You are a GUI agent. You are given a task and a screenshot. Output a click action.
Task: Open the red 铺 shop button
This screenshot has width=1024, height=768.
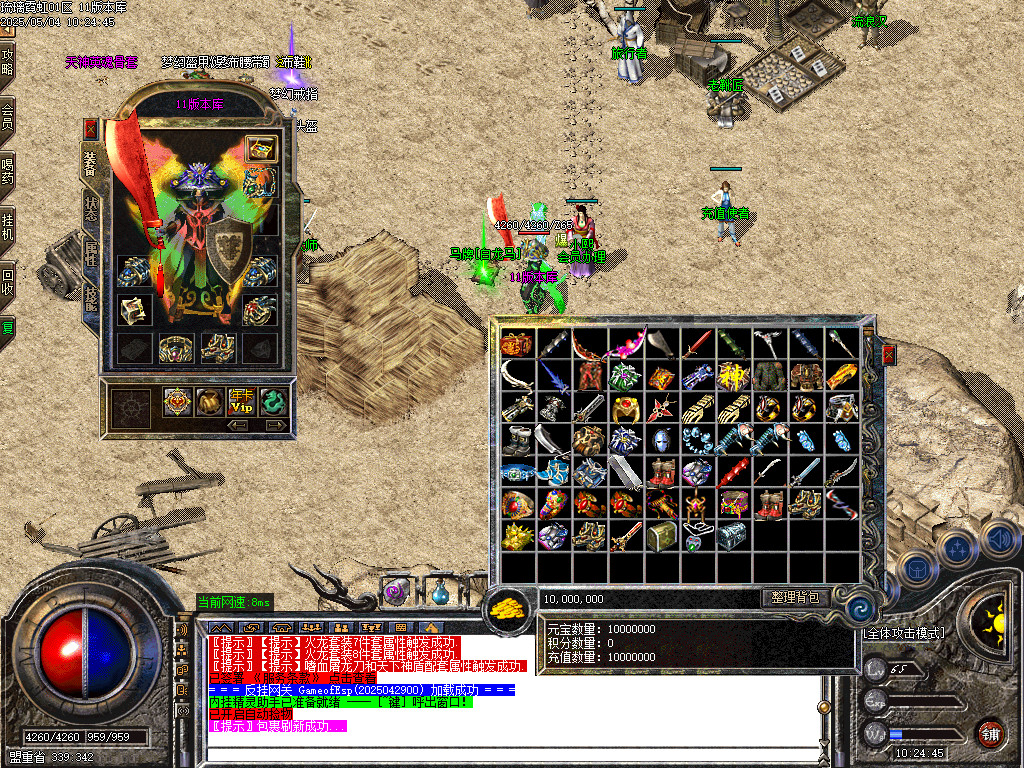click(x=990, y=733)
